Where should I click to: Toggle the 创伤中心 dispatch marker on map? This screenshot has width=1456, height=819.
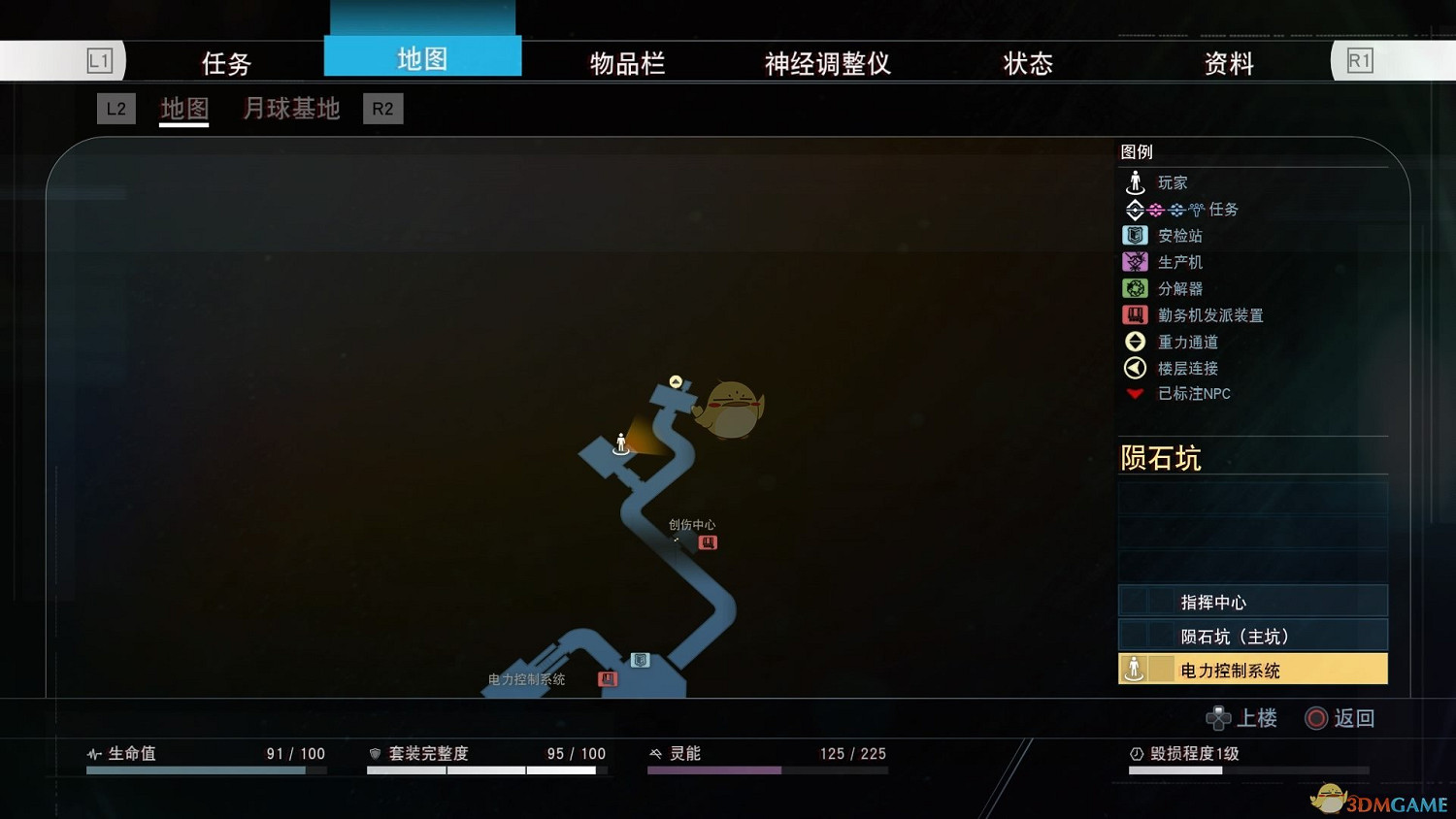coord(708,541)
